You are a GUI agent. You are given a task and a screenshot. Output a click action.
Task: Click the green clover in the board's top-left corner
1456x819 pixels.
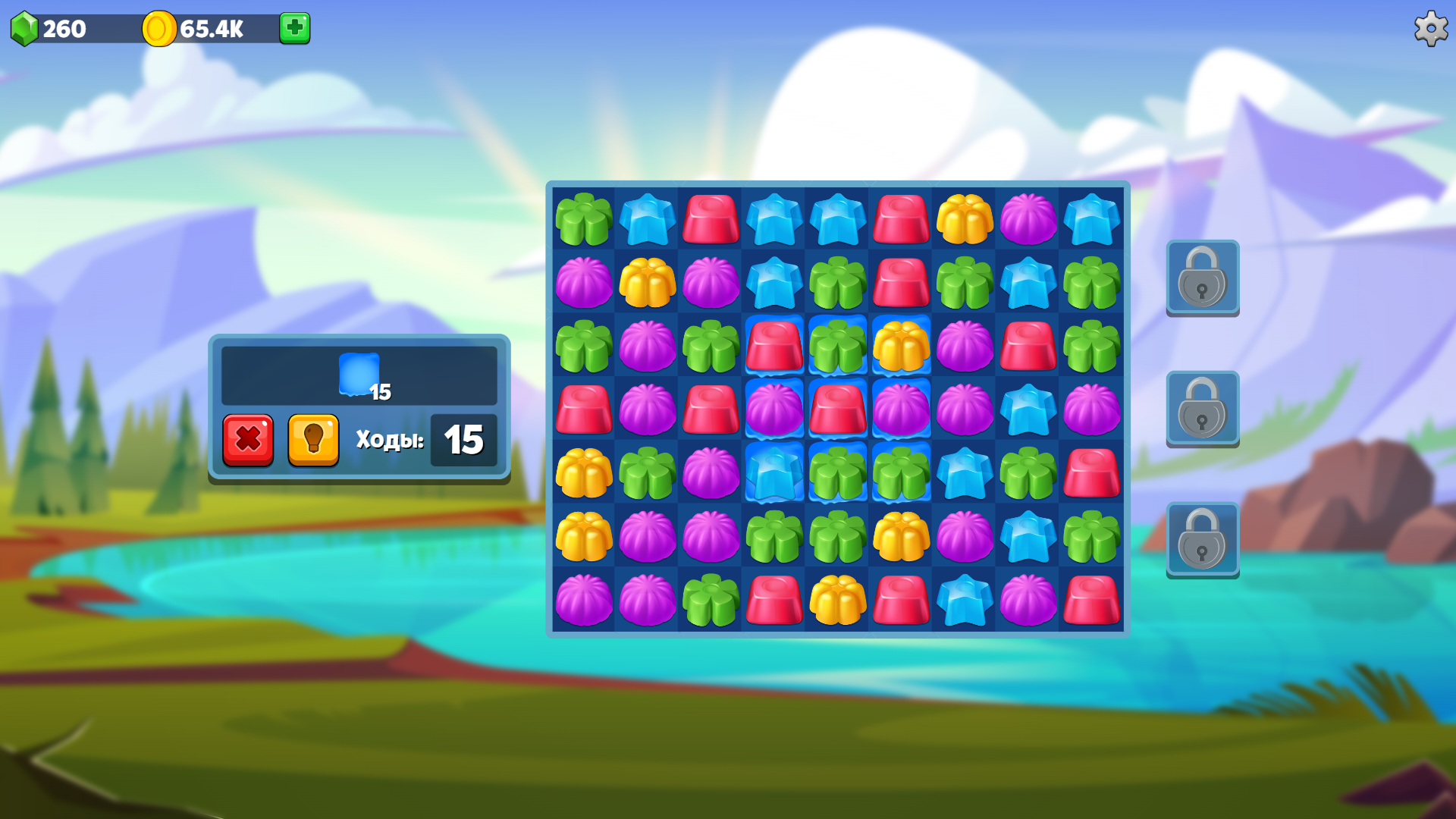point(583,220)
